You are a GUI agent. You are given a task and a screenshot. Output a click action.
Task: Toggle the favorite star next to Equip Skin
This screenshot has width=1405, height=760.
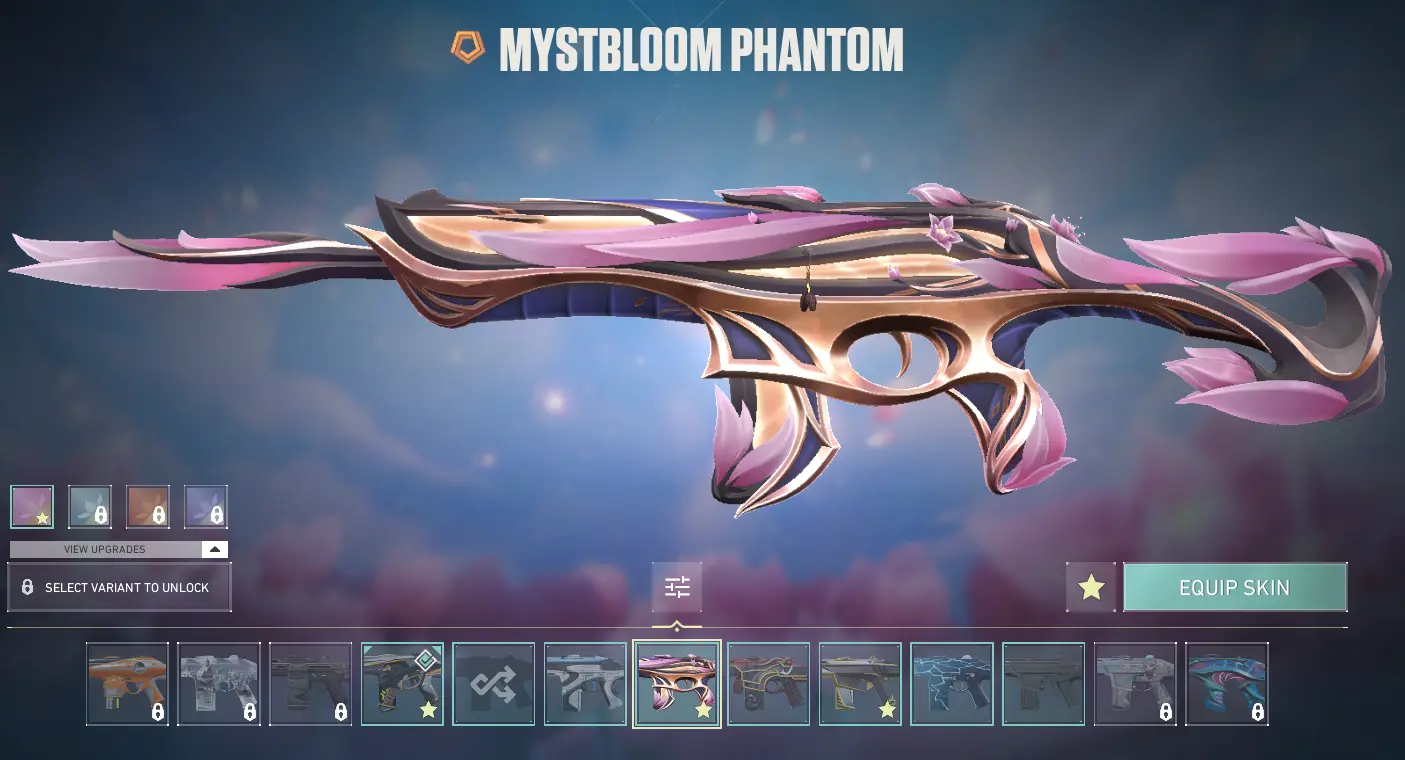click(x=1091, y=587)
